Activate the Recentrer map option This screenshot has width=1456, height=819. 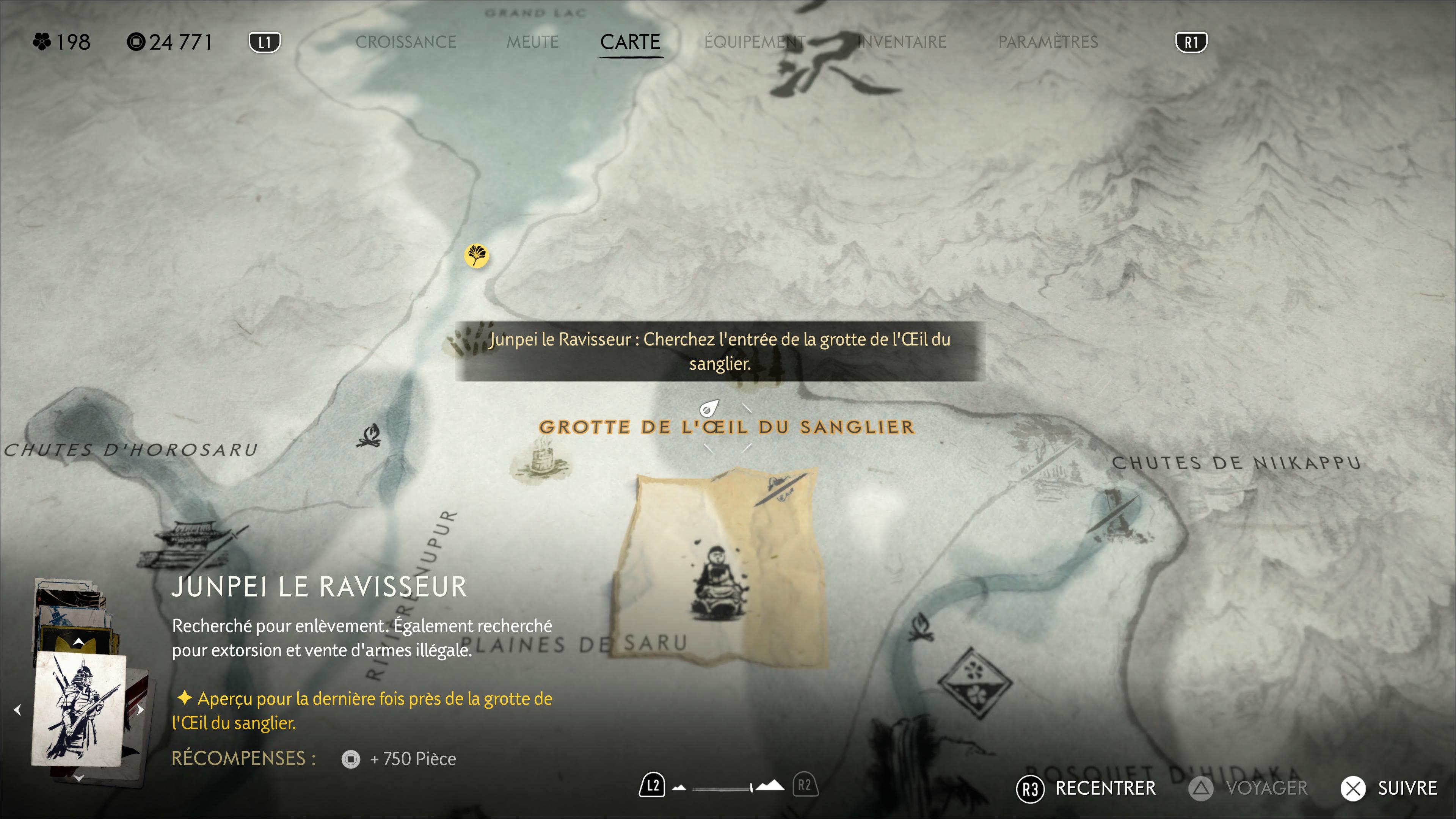pyautogui.click(x=1086, y=788)
